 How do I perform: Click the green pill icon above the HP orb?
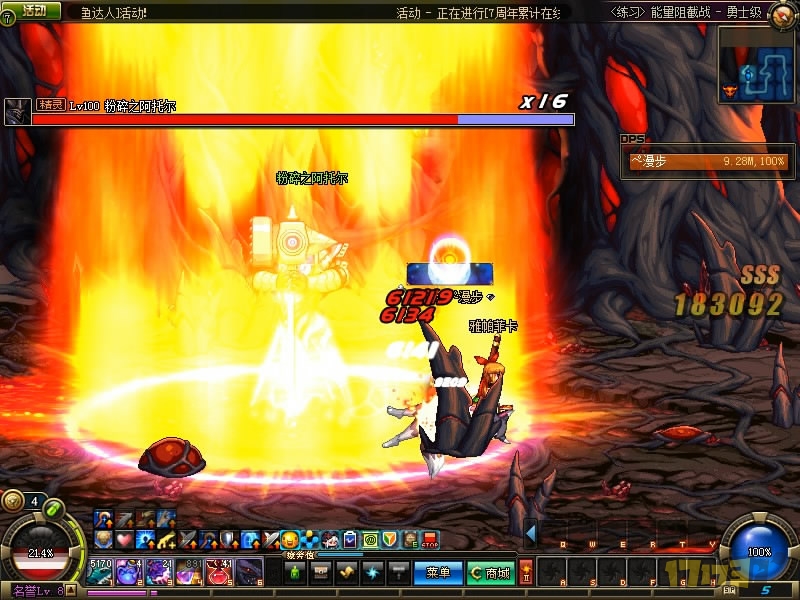[x=53, y=507]
